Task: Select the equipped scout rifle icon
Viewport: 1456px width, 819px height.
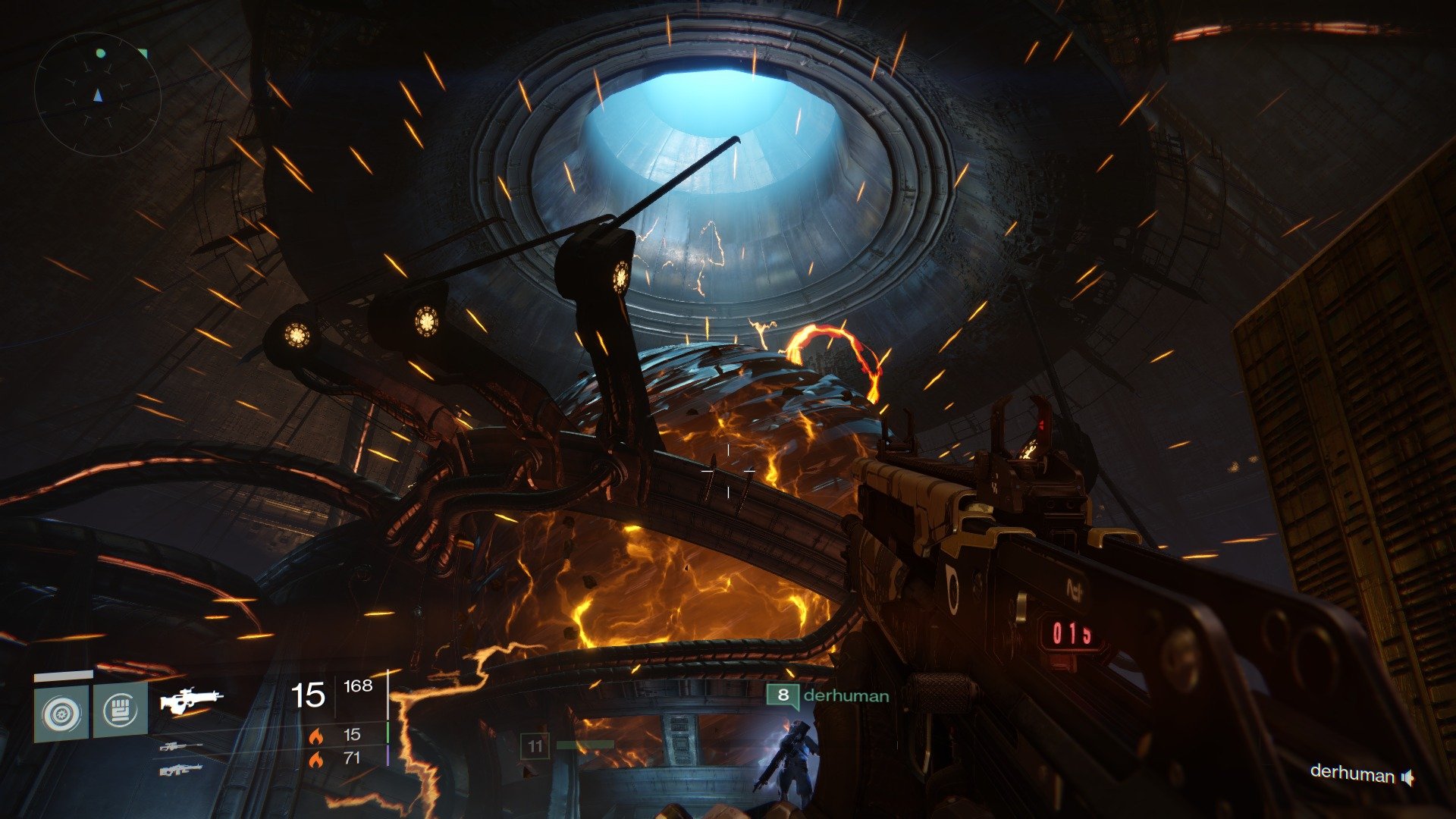Action: [191, 700]
